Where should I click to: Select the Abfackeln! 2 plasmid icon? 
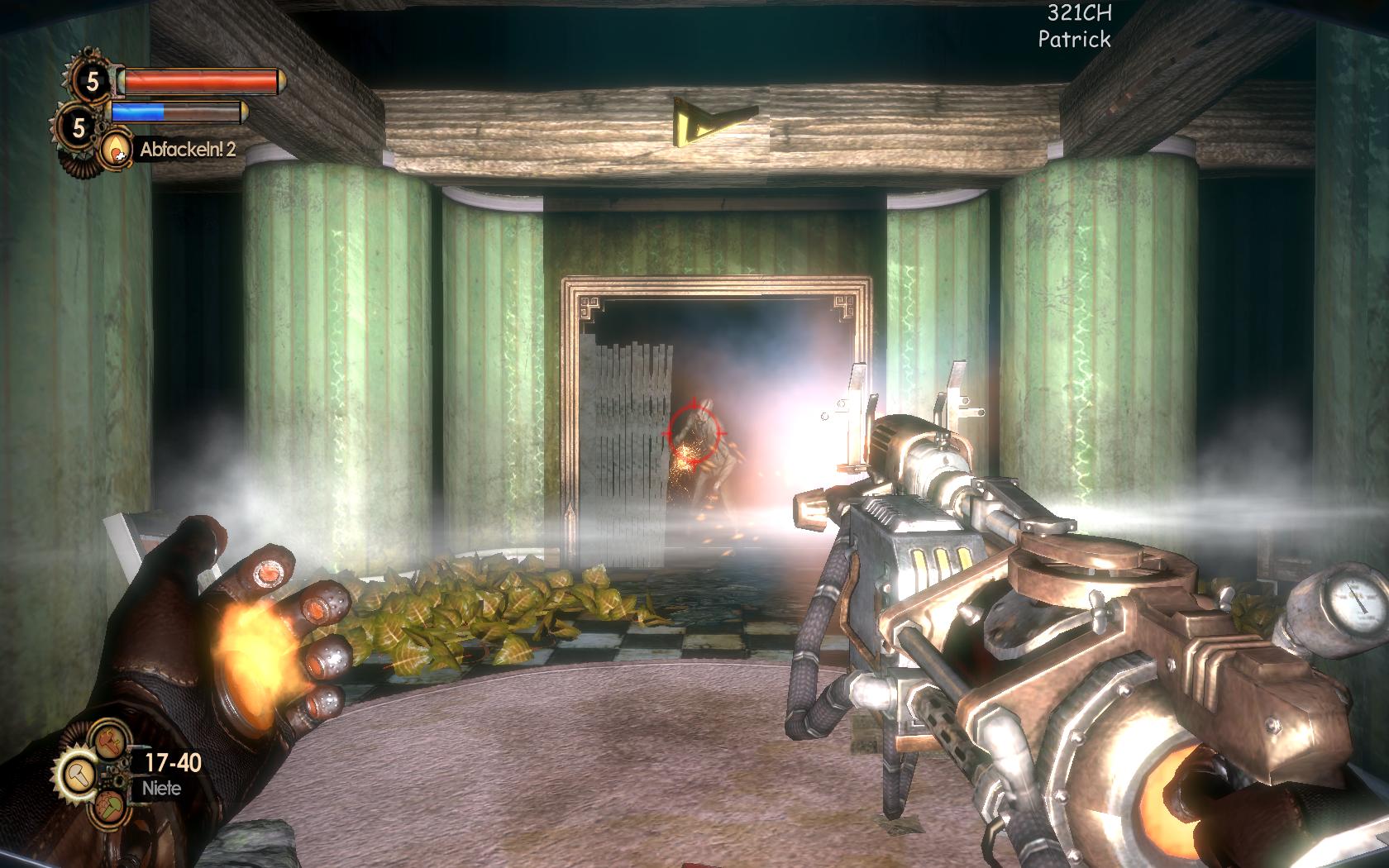pyautogui.click(x=116, y=149)
